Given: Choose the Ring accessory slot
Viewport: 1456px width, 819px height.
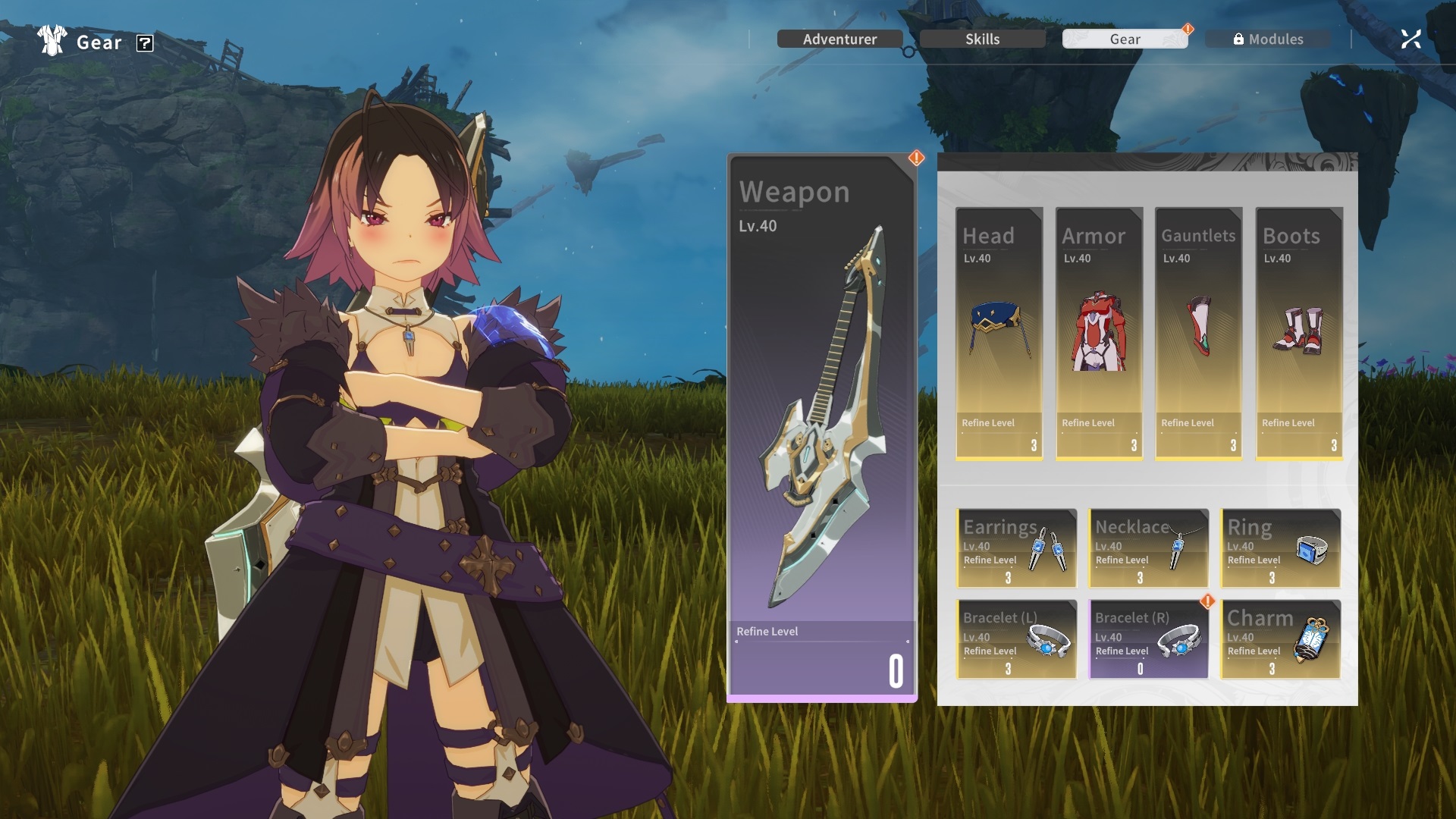Looking at the screenshot, I should coord(1280,548).
